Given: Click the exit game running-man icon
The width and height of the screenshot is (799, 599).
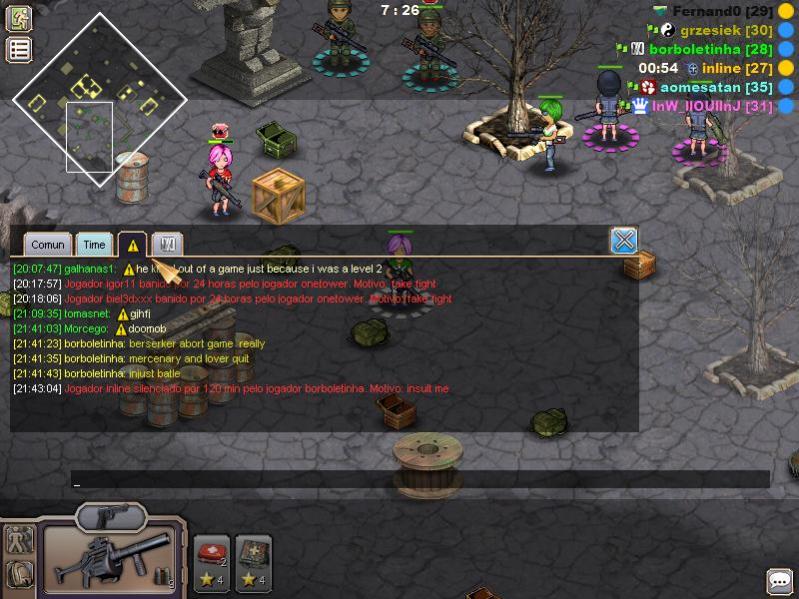Looking at the screenshot, I should (x=19, y=18).
